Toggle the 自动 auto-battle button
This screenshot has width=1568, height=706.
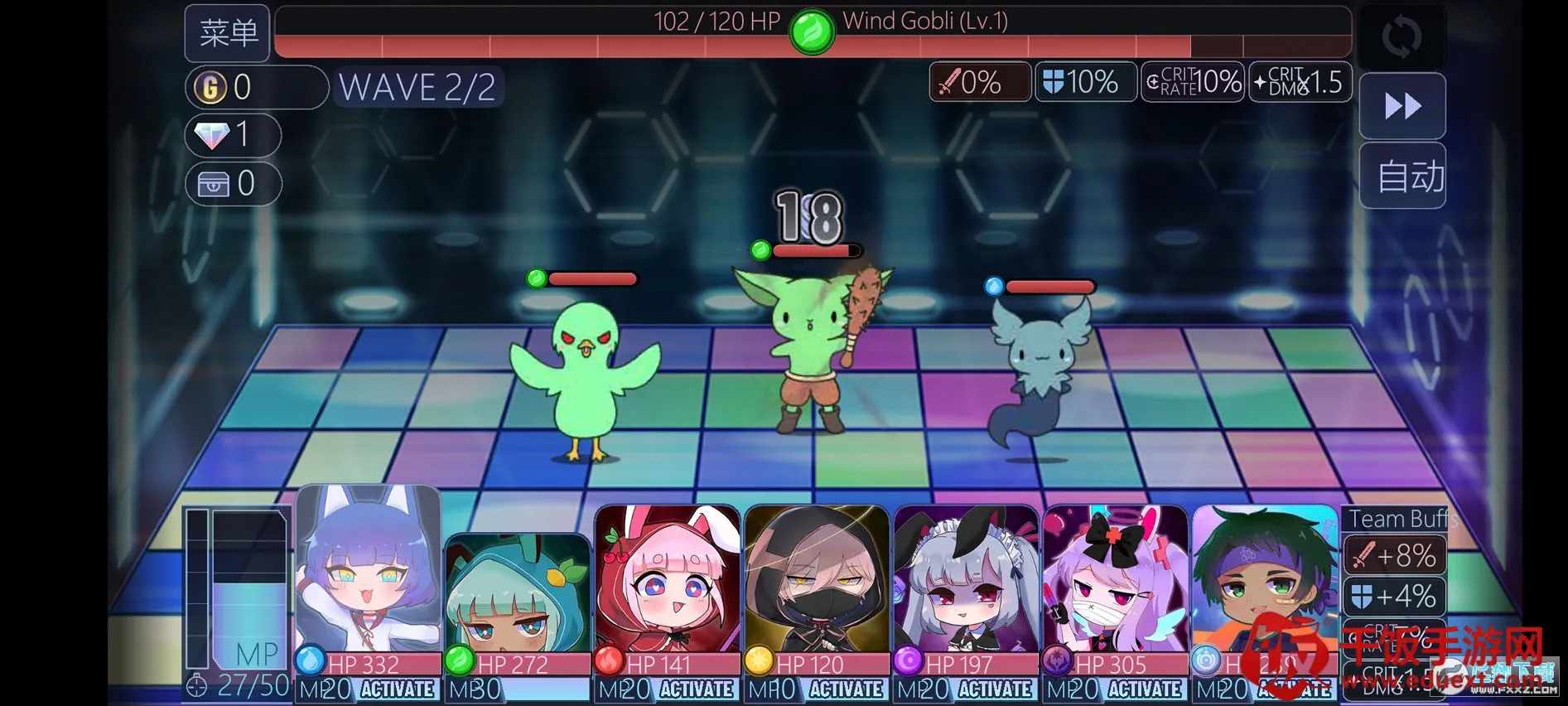tap(1403, 176)
